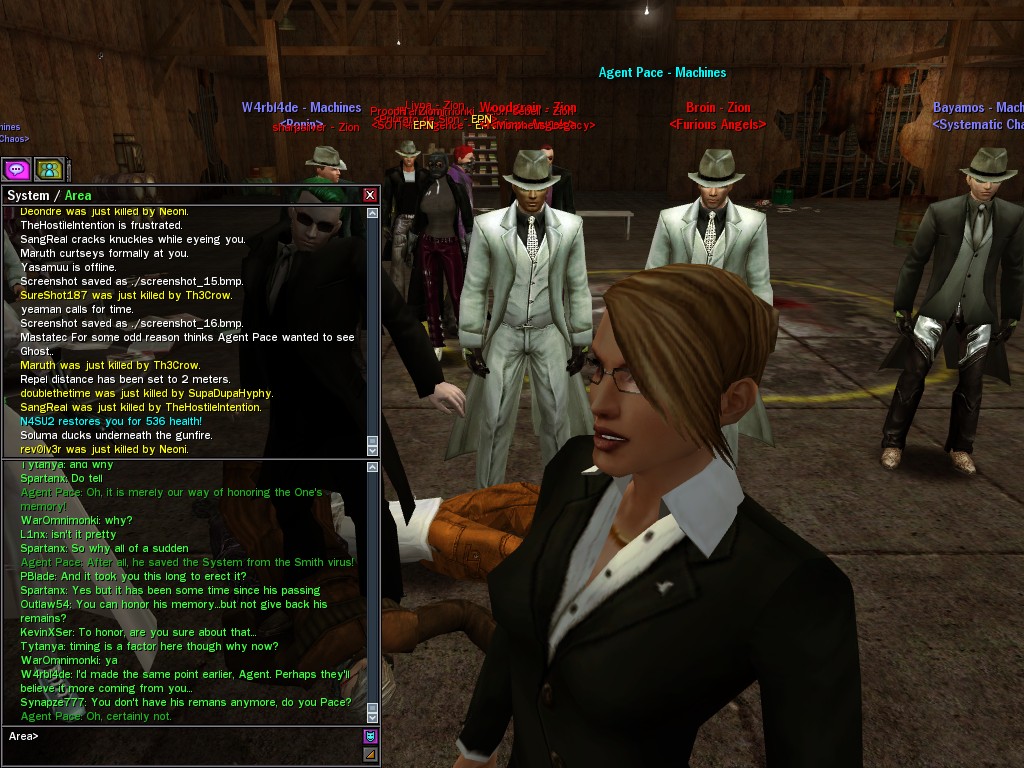Select the System channel label in chat header
Screen dimensions: 1024x768
point(28,195)
